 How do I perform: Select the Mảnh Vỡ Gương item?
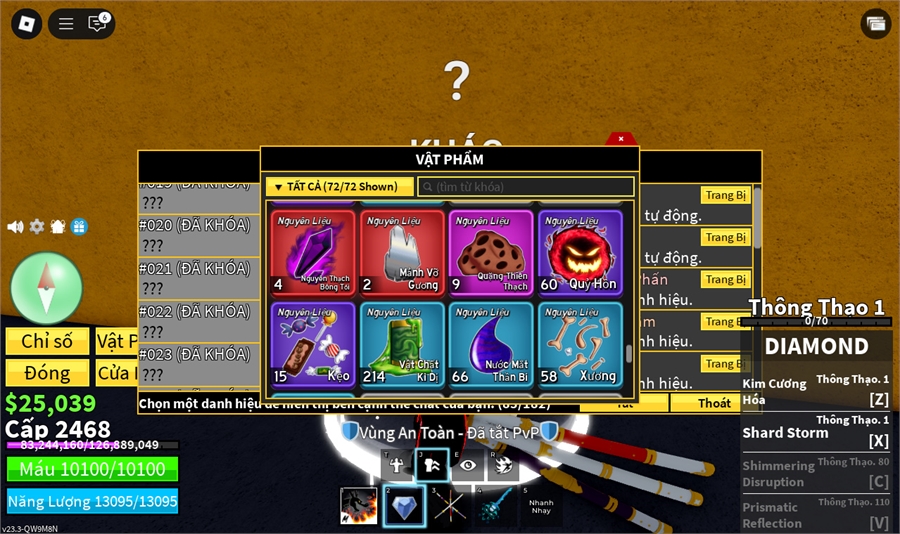pos(401,253)
